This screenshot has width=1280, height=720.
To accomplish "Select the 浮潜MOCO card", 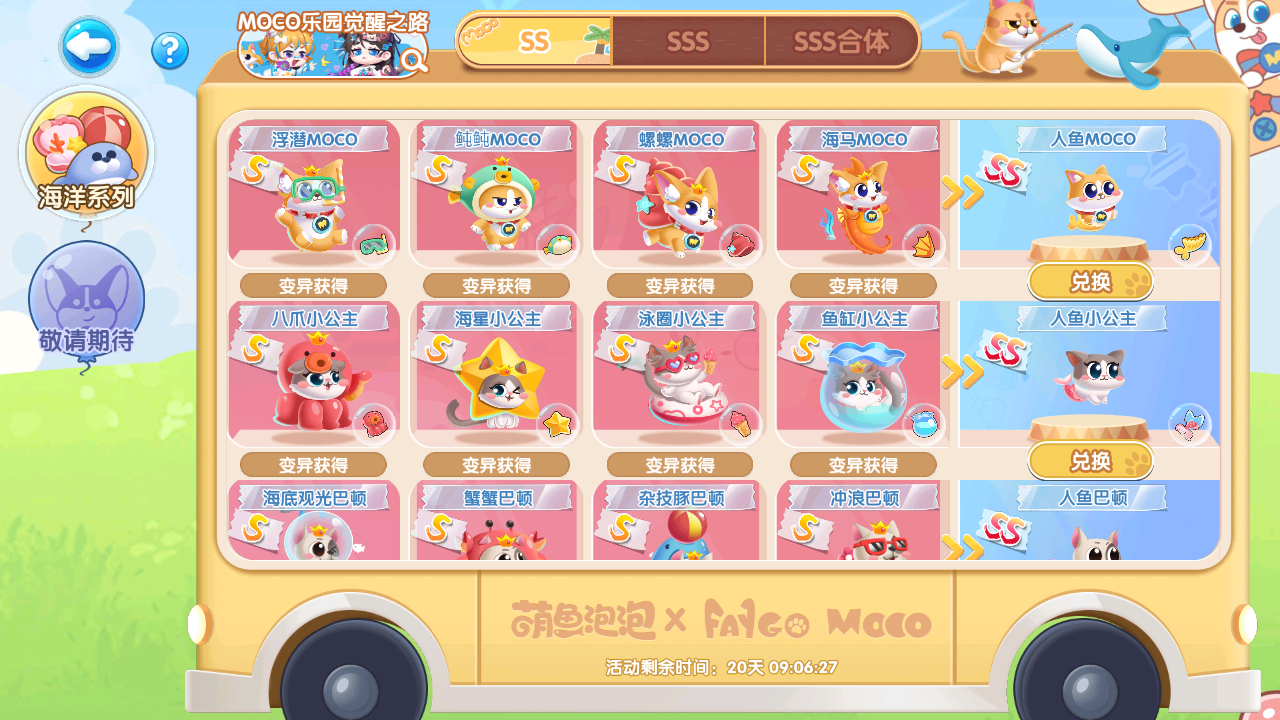I will 314,195.
